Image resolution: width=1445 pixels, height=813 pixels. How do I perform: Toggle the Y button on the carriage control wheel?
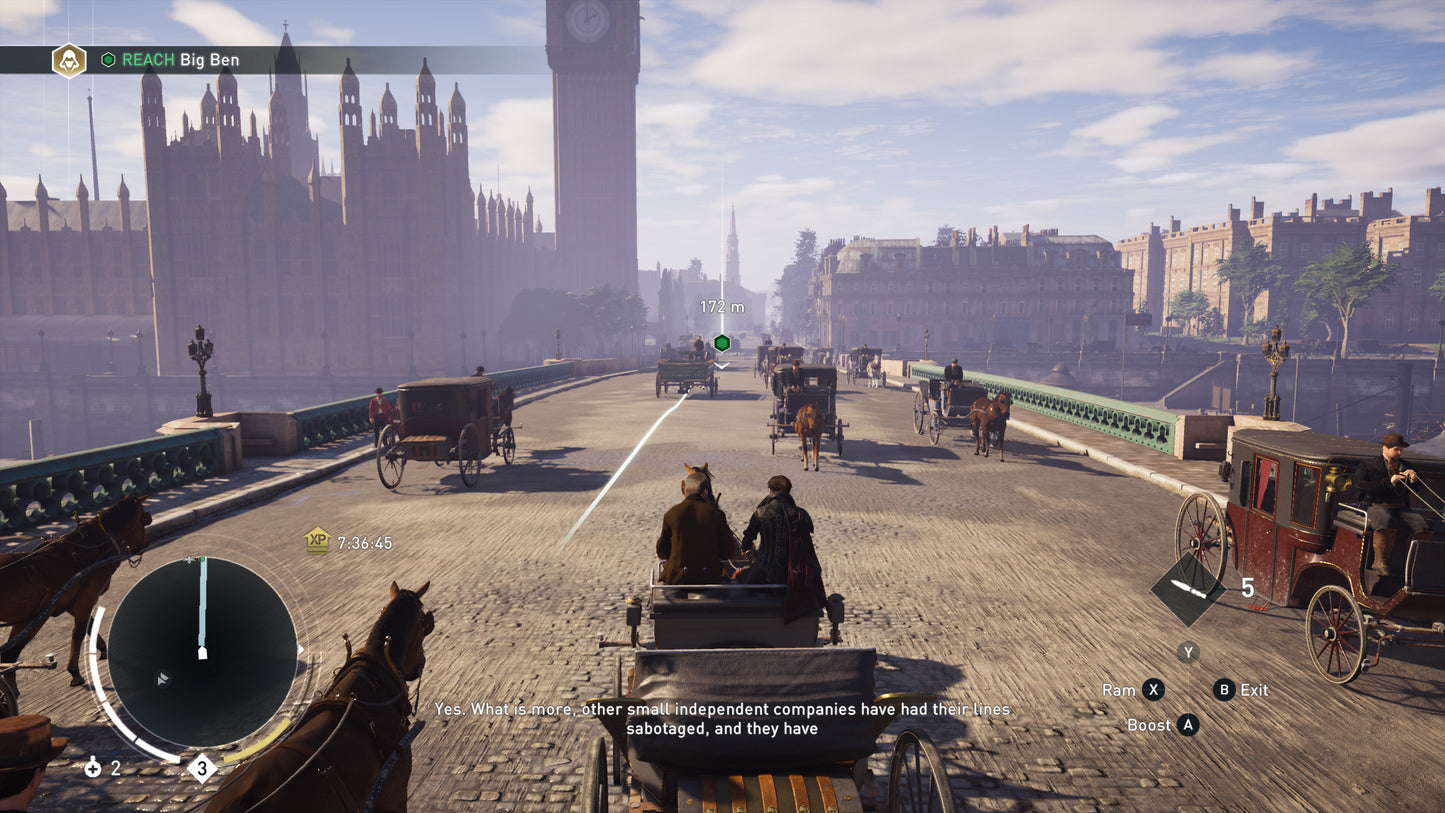pos(1188,652)
